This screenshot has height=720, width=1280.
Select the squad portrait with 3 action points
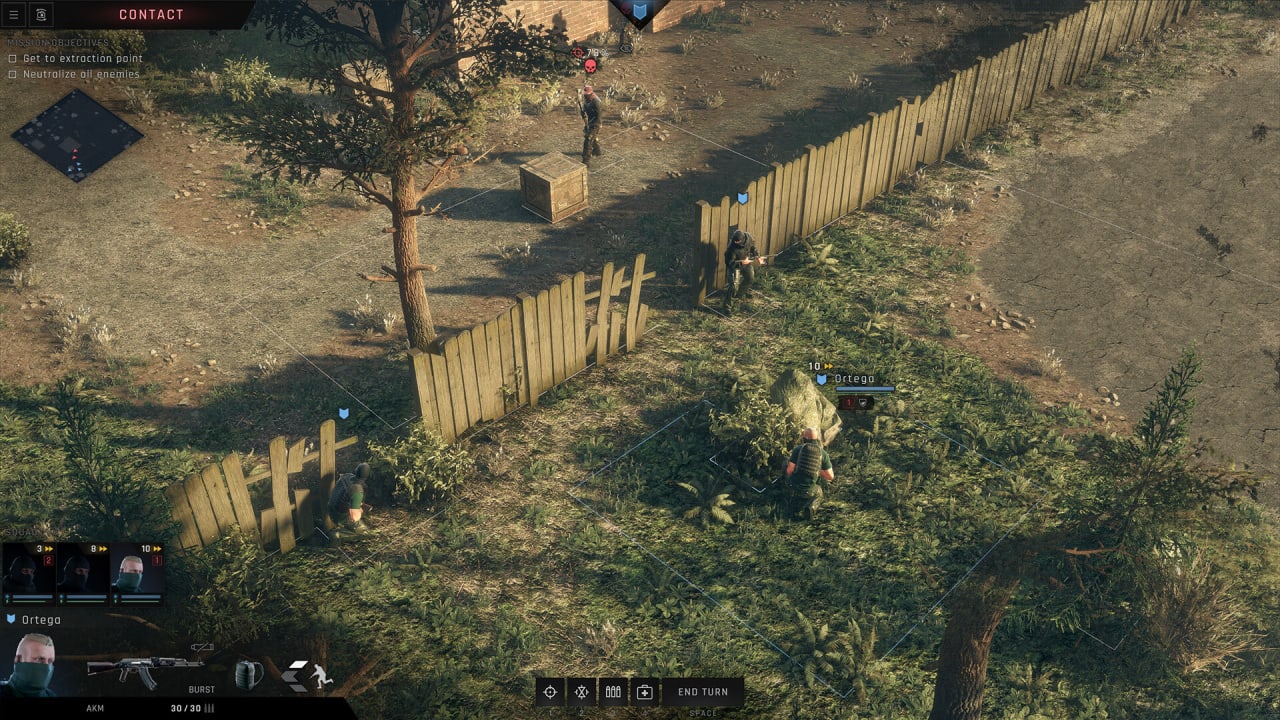click(x=29, y=574)
